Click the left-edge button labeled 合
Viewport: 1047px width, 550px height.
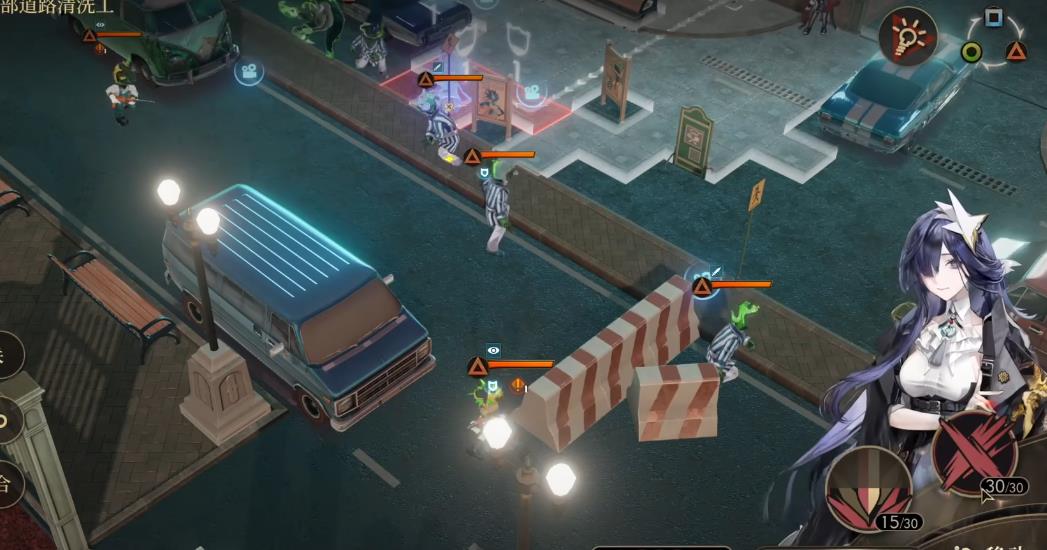click(8, 485)
